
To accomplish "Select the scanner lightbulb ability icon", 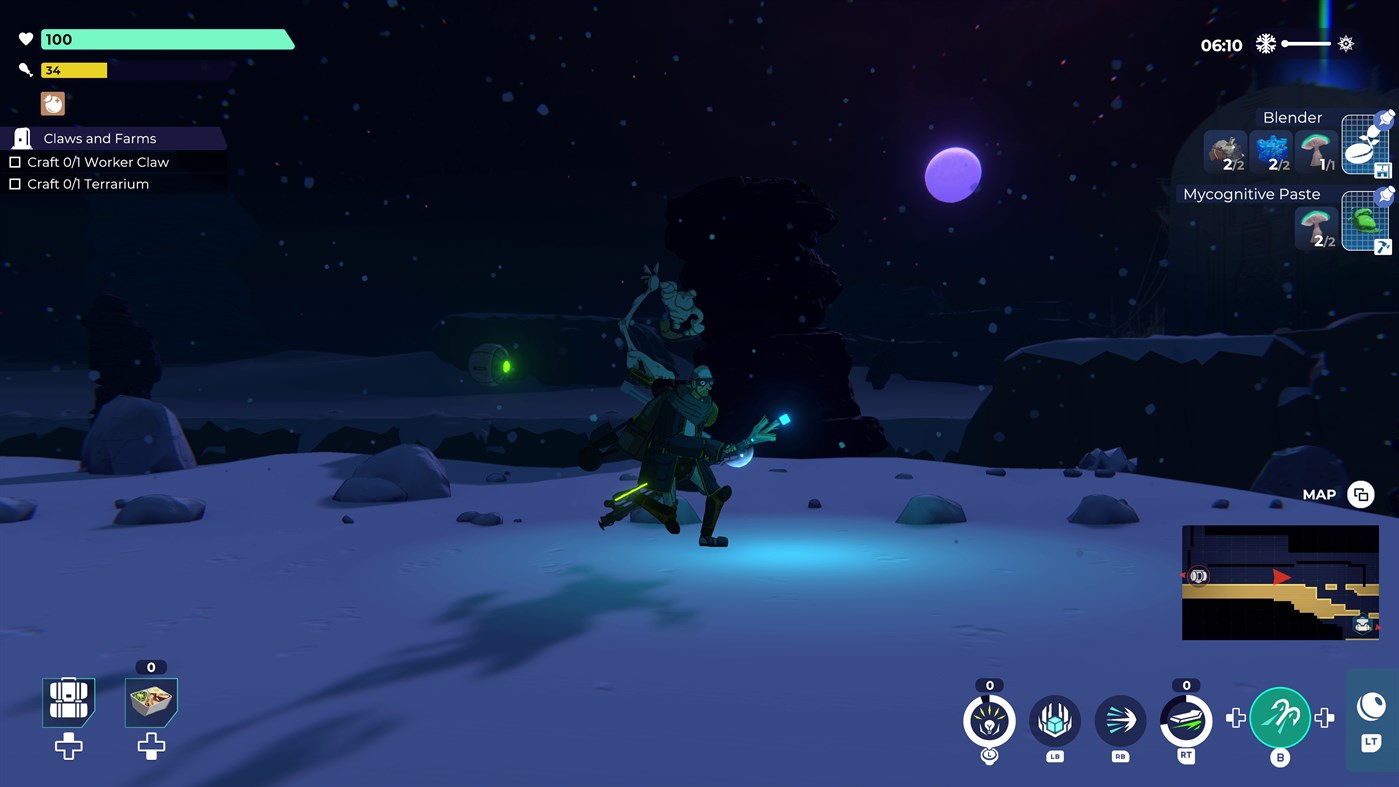I will [x=988, y=718].
